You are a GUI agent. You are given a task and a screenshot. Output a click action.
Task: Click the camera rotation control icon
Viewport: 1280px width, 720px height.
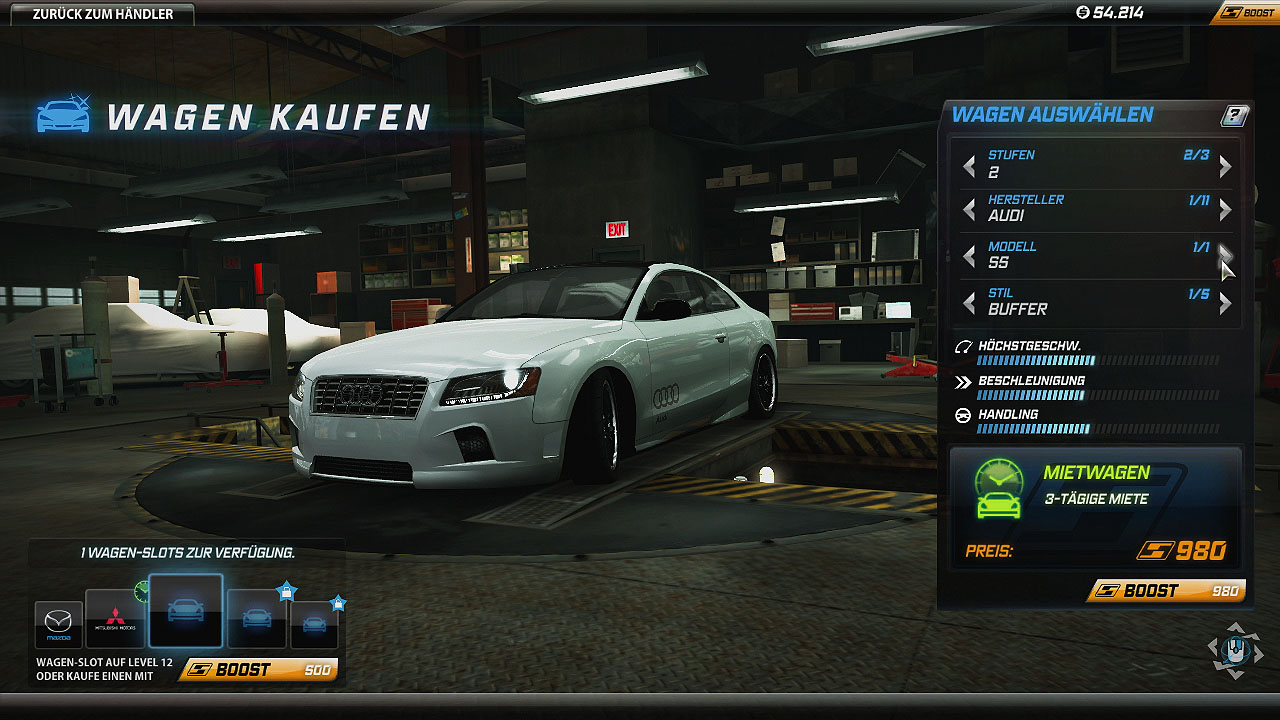(x=1235, y=648)
